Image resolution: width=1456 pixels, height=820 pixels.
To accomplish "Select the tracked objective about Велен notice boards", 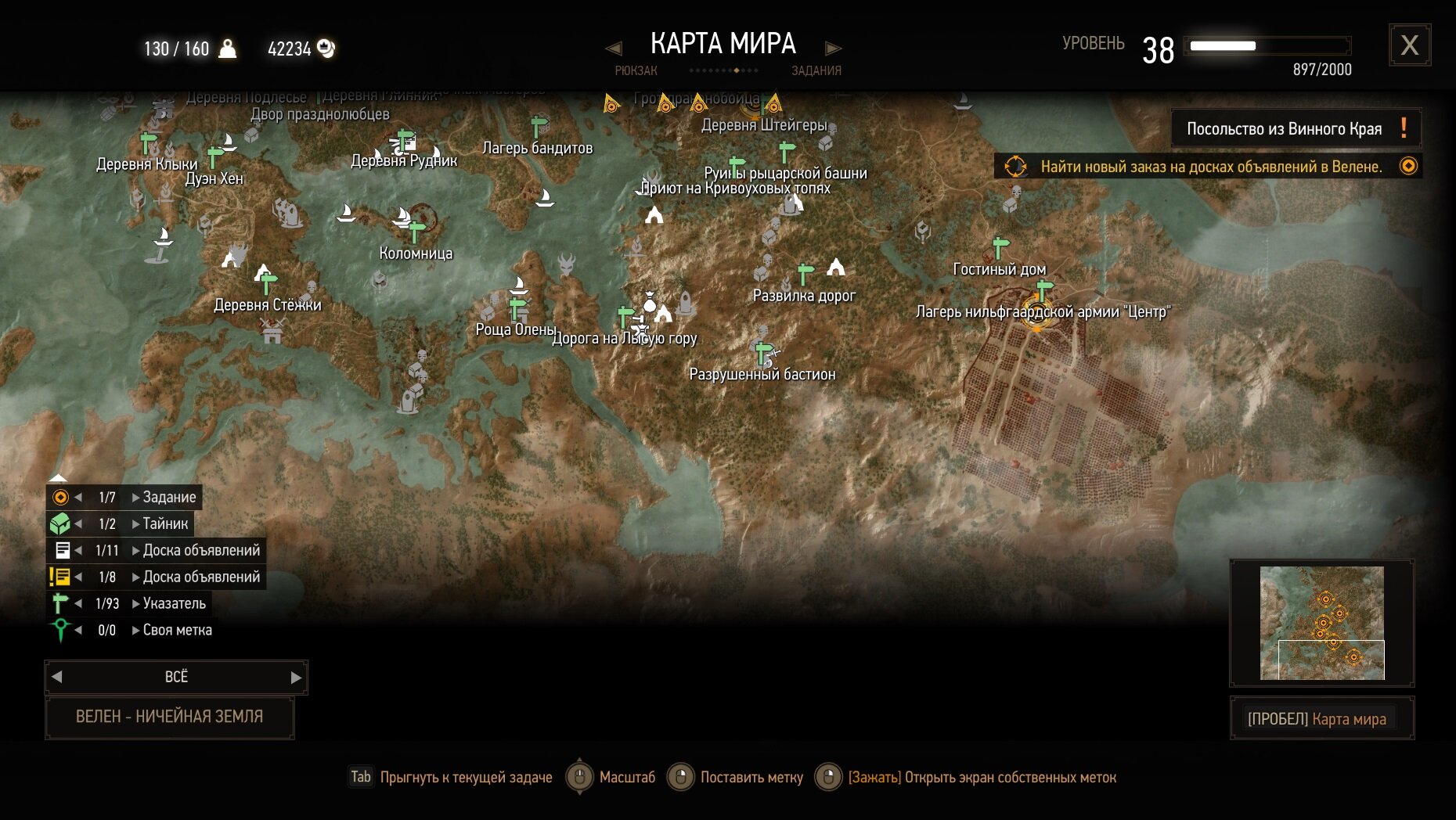I will [1210, 167].
